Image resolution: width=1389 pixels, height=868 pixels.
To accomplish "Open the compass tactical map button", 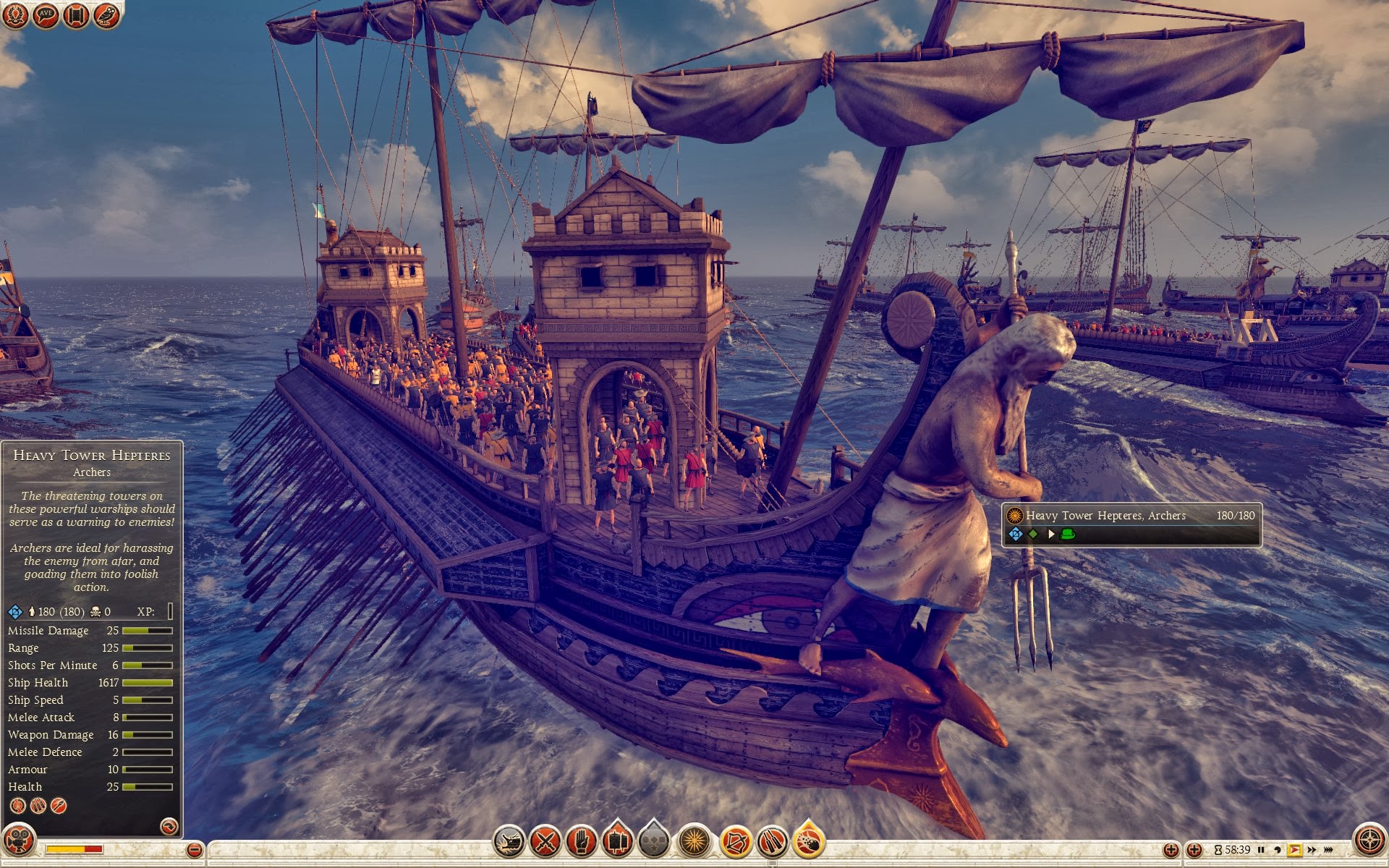I will point(1369,841).
